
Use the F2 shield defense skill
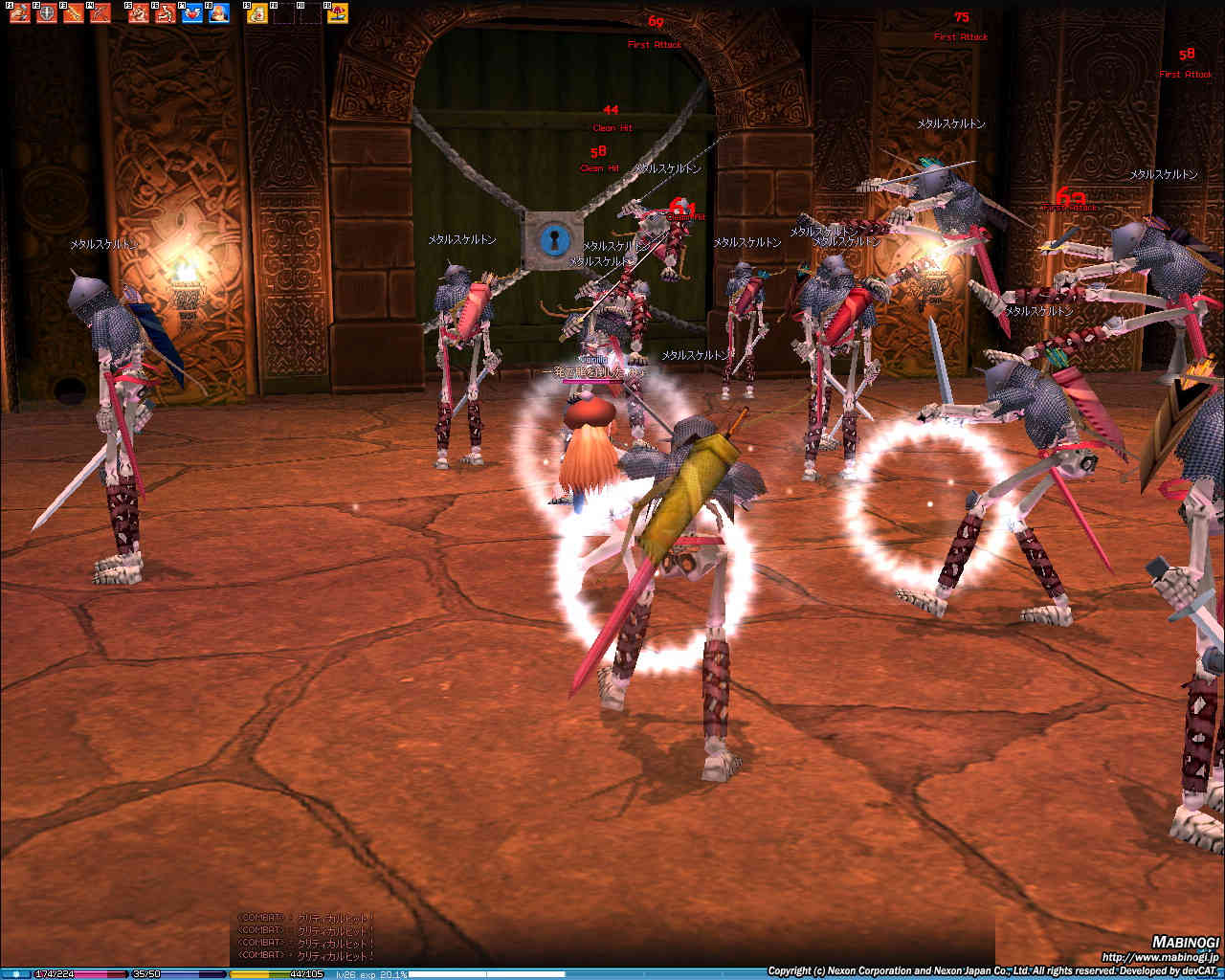[x=46, y=13]
